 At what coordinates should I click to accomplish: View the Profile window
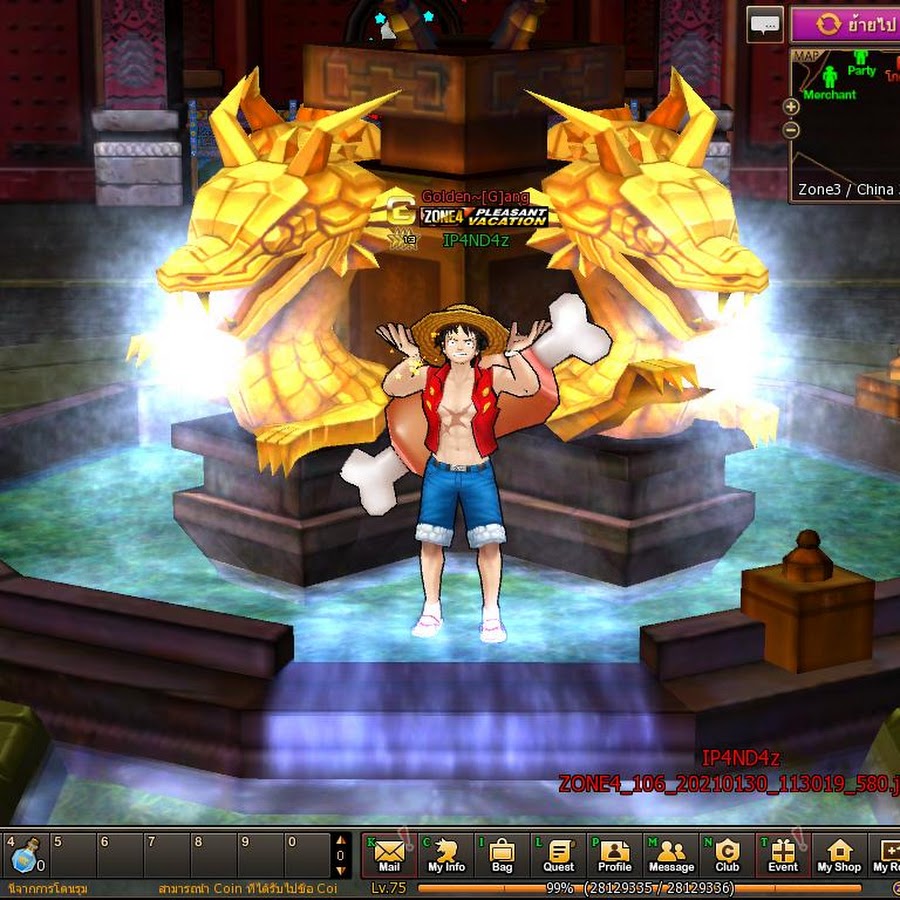tap(614, 855)
